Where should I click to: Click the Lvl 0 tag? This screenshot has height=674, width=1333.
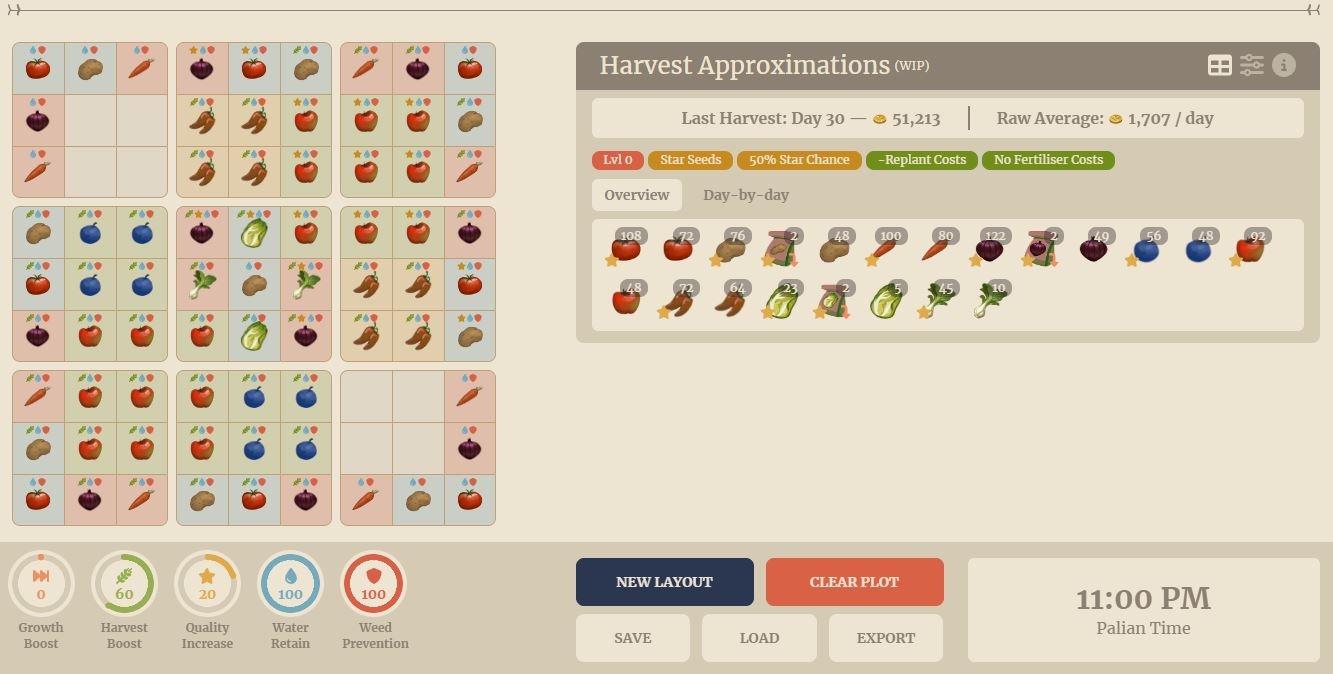(x=618, y=160)
